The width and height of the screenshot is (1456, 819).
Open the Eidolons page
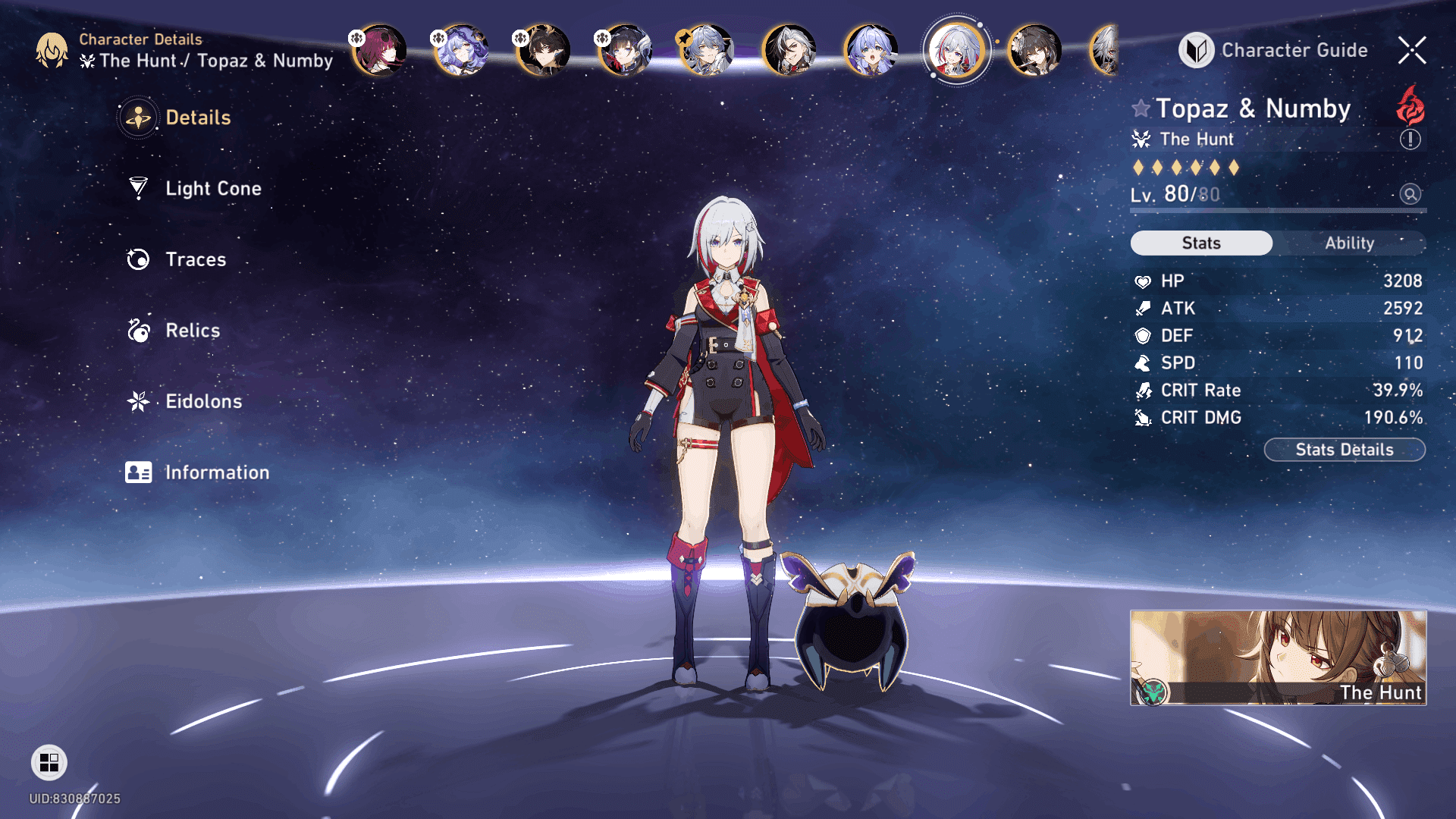tap(203, 401)
